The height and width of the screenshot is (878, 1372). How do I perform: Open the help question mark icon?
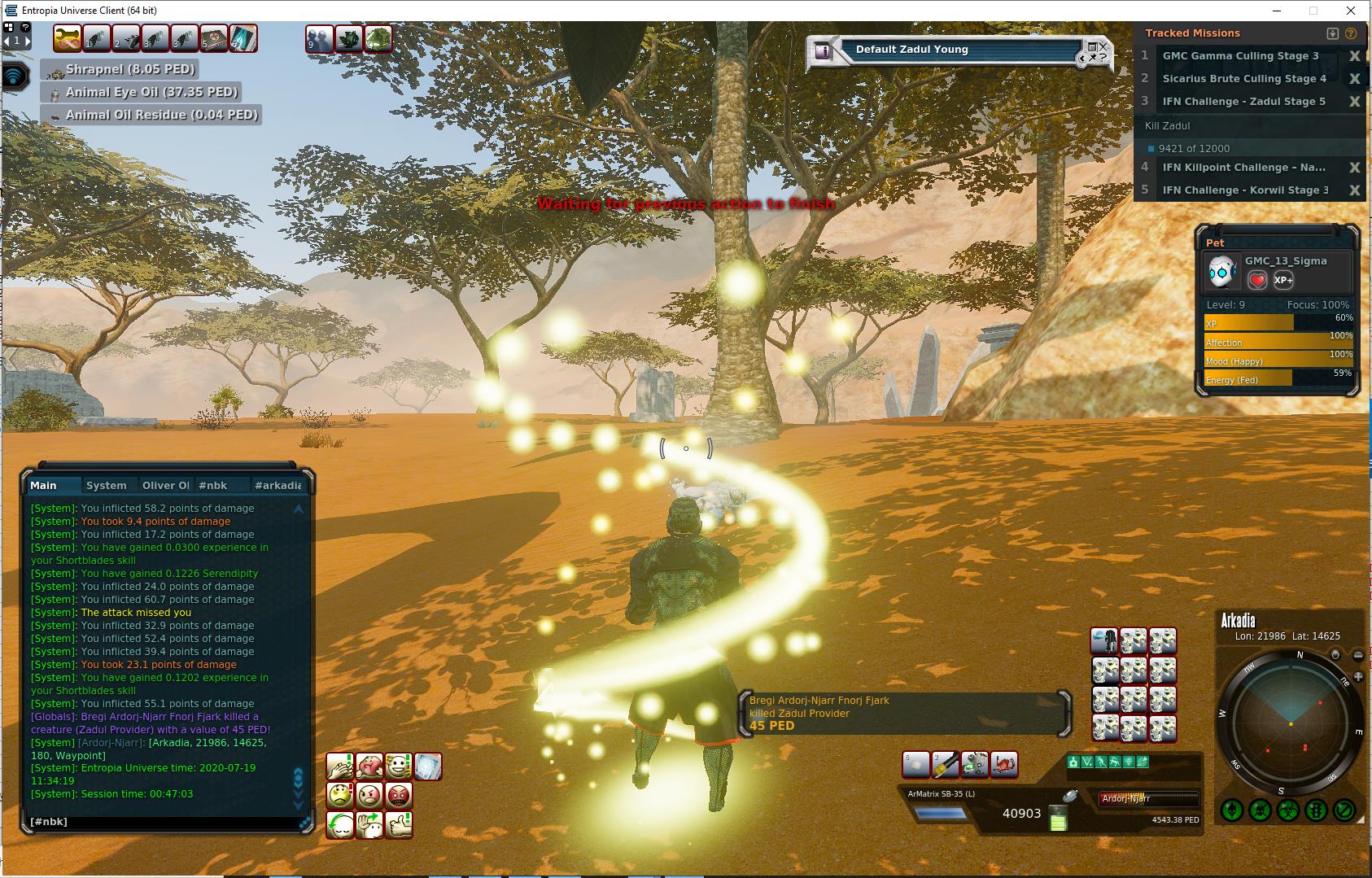[x=25, y=27]
